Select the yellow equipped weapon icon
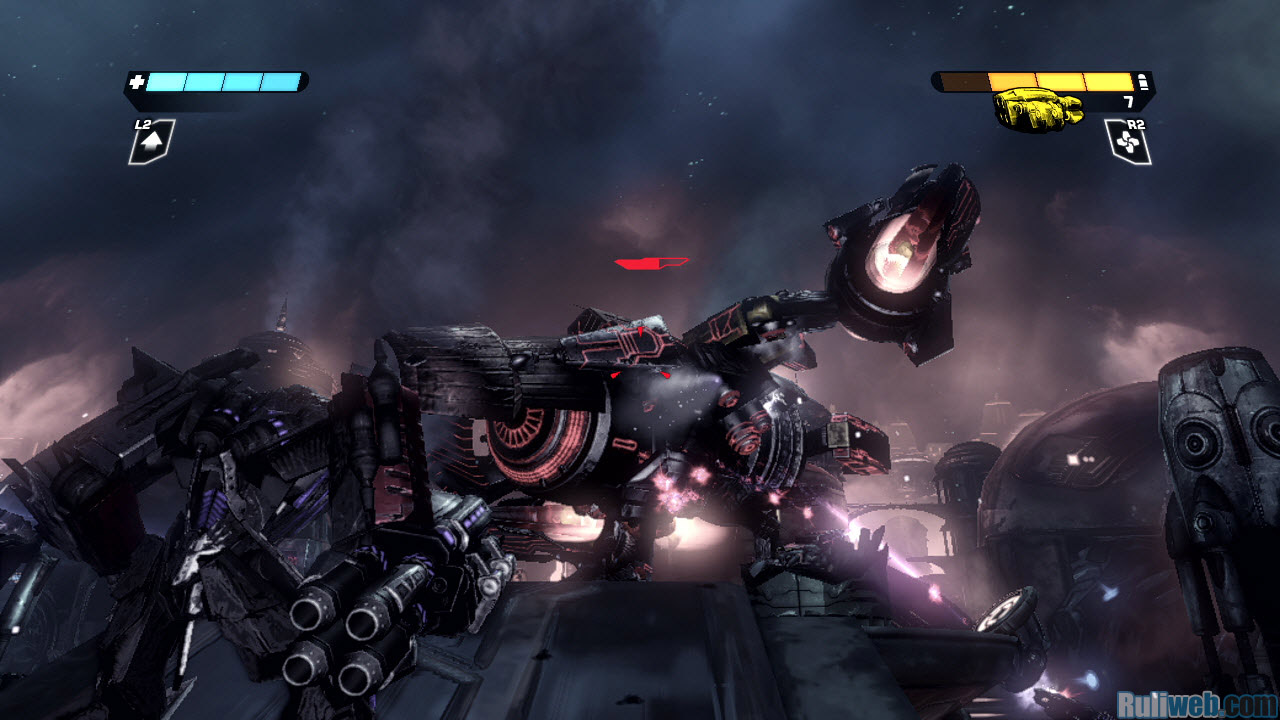Screen dimensions: 1280x720 coord(1037,107)
